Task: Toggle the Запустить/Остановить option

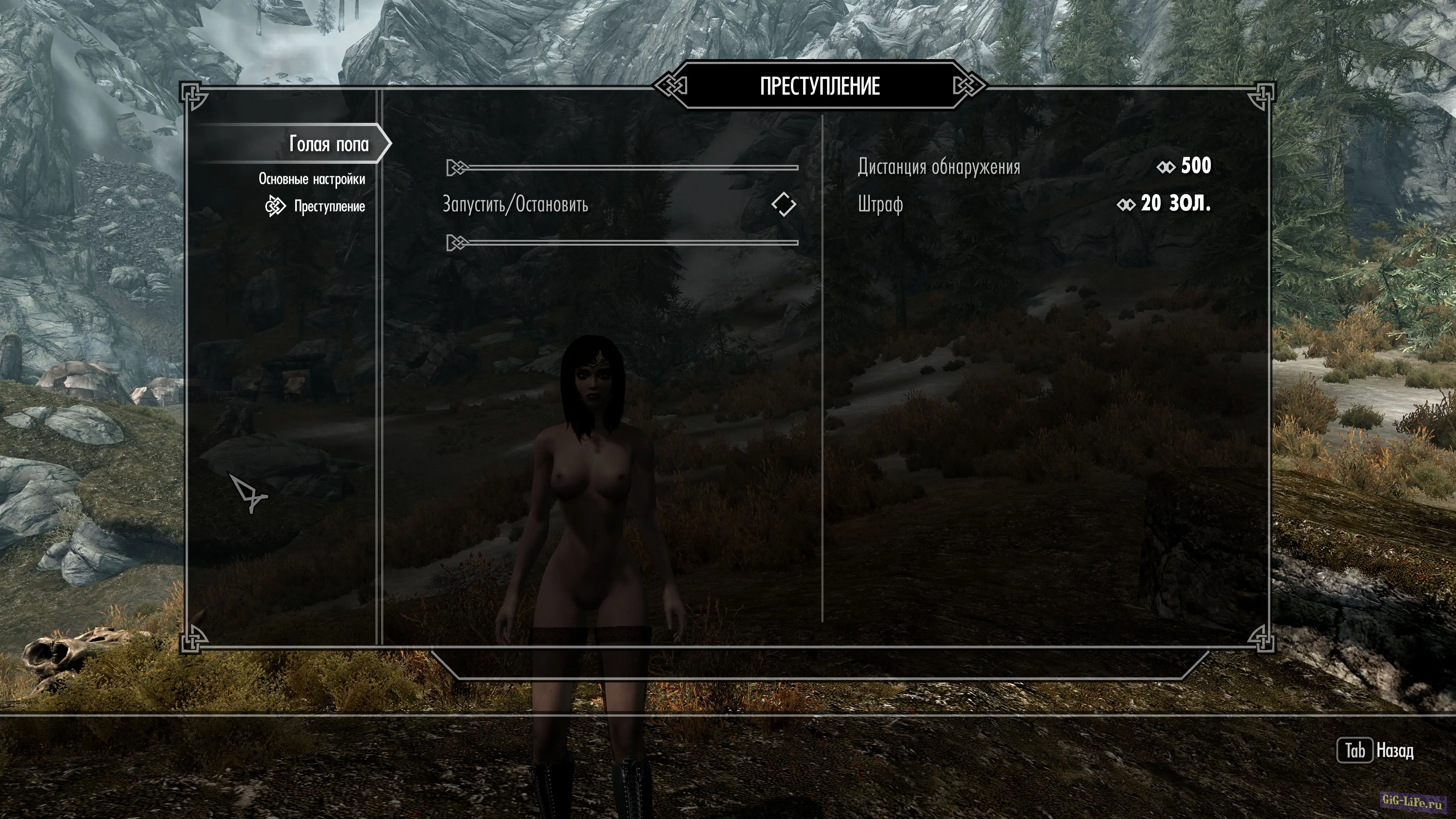Action: pos(783,204)
